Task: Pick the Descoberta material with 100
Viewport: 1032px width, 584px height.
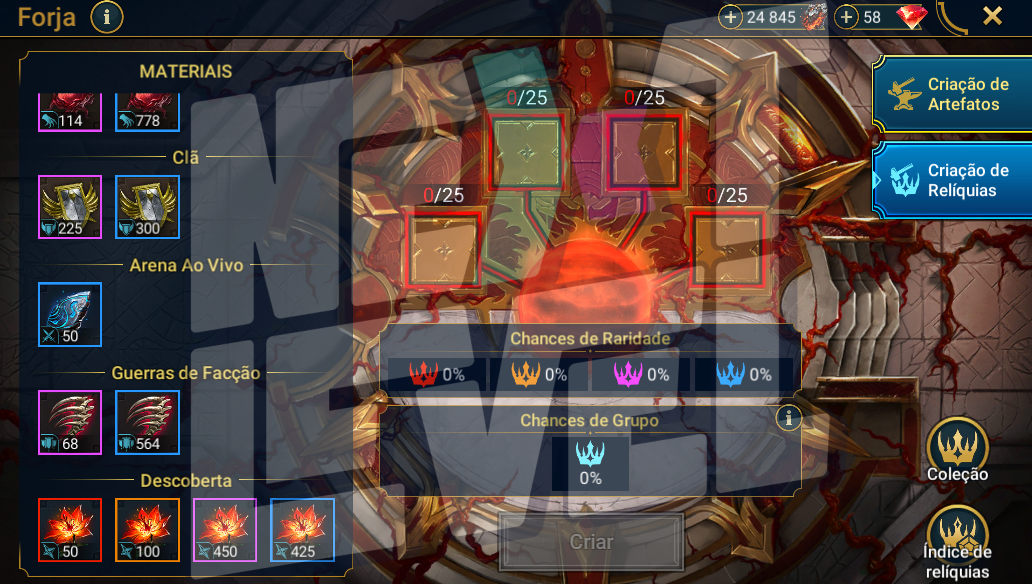Action: [x=147, y=529]
